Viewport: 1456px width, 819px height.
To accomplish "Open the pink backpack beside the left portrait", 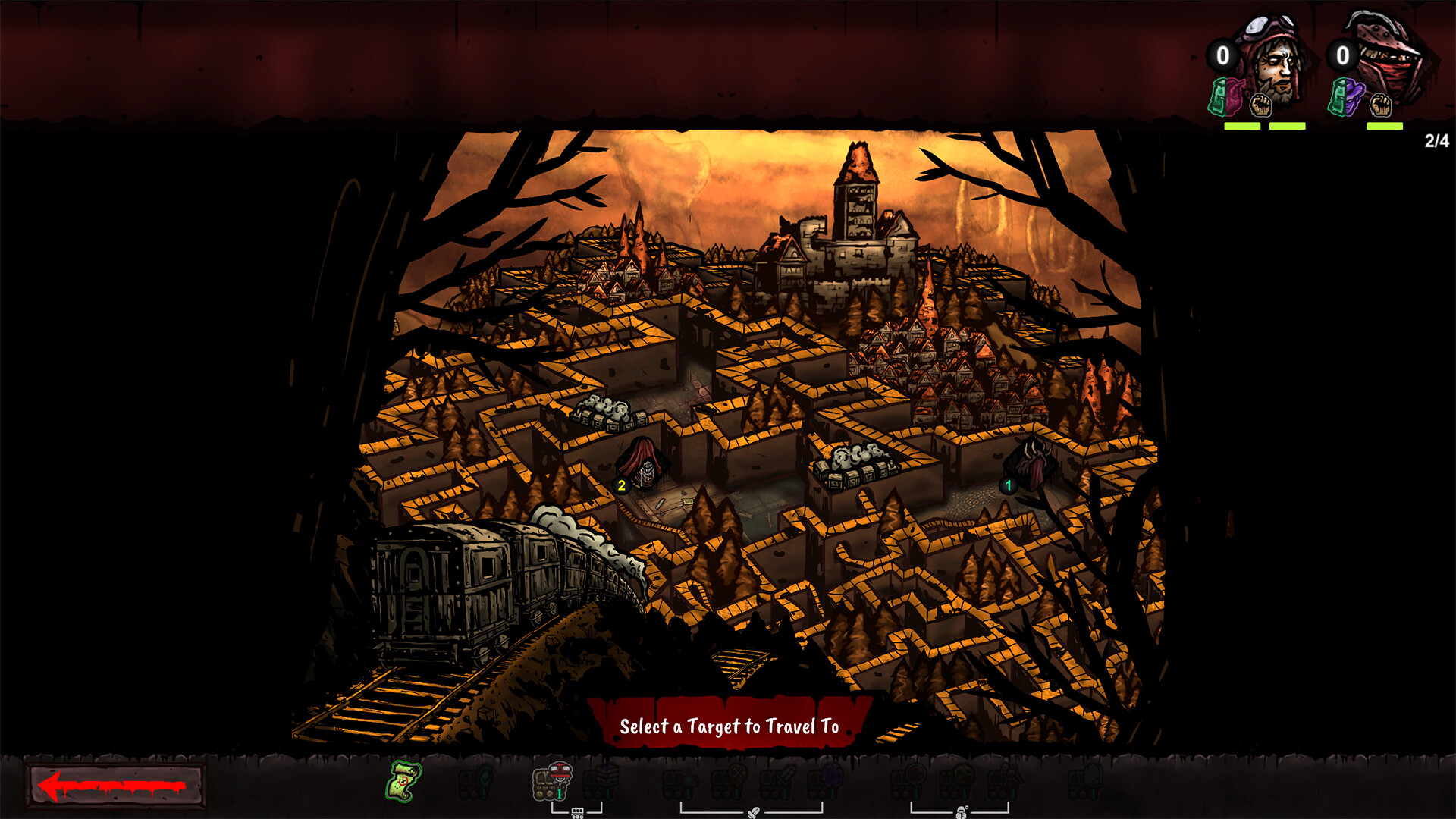I will tap(1228, 99).
